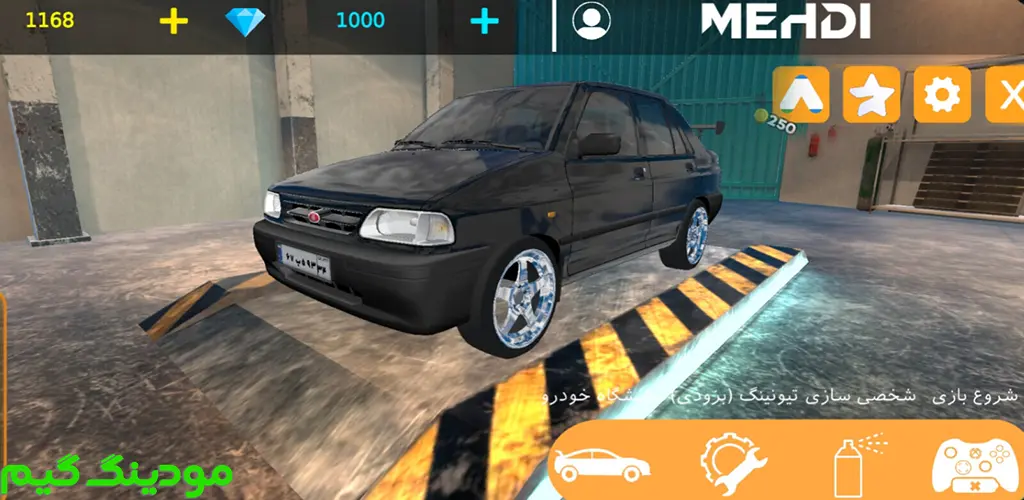Tap the orange star button
1024x500 pixels.
pyautogui.click(x=871, y=95)
